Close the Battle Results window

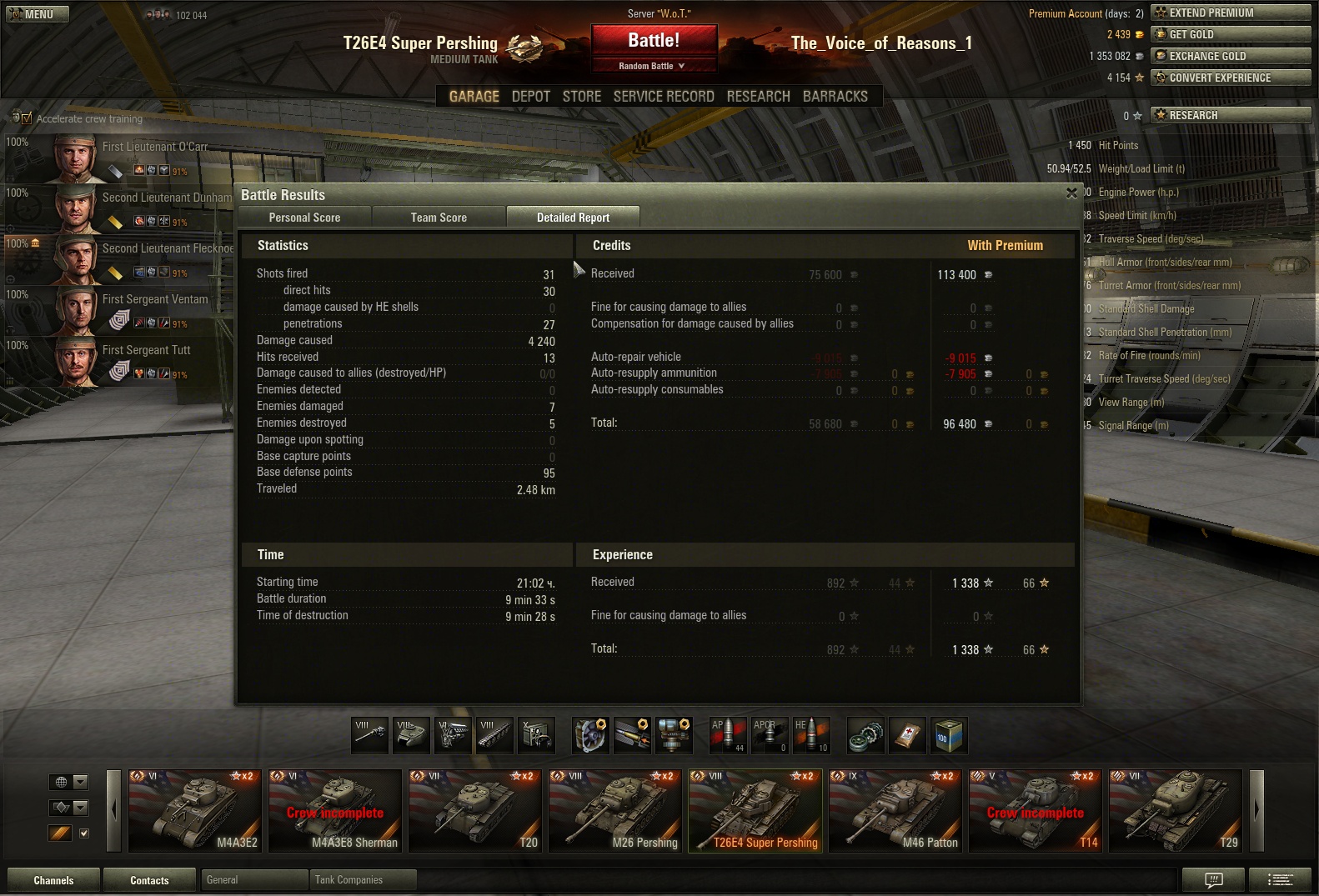(1071, 193)
